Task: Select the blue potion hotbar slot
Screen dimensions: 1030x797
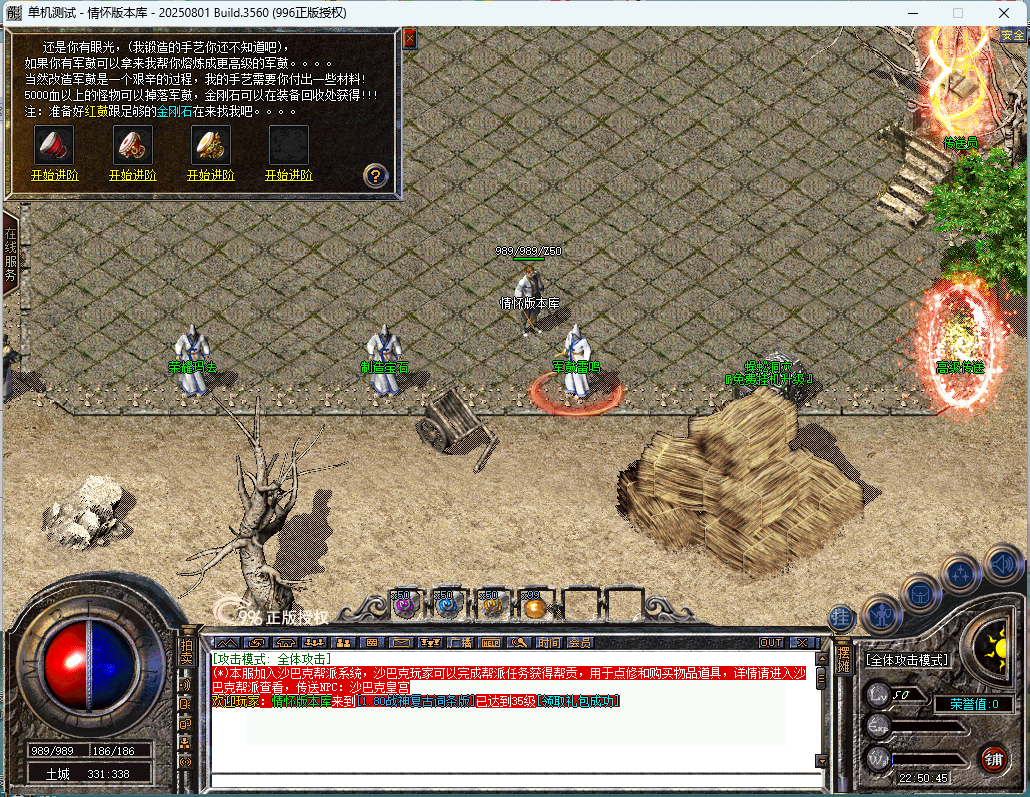Action: pyautogui.click(x=446, y=604)
